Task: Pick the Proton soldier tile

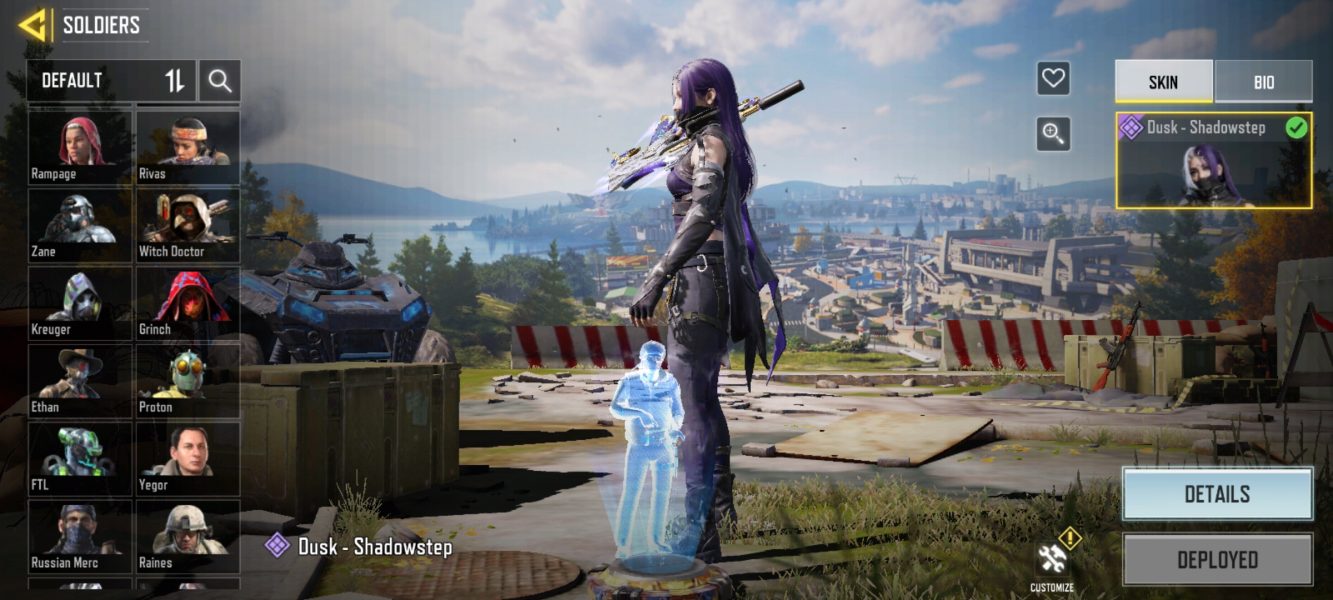Action: click(x=188, y=380)
